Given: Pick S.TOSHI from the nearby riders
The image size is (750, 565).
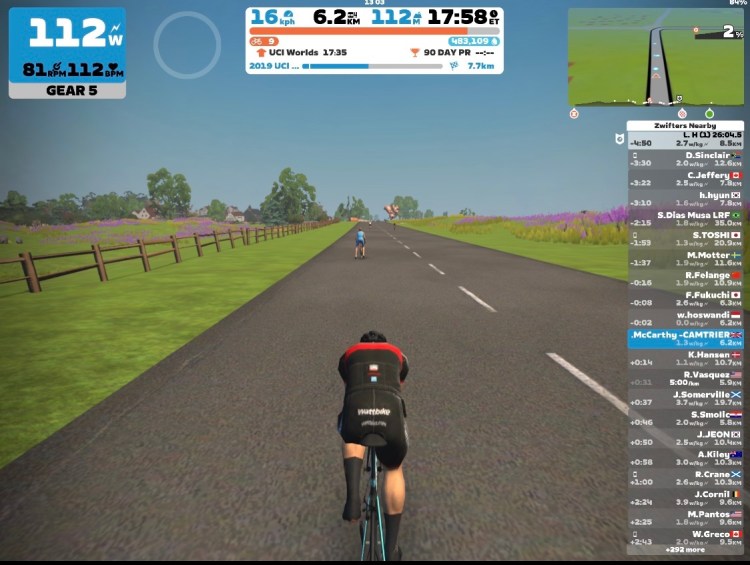Looking at the screenshot, I should 685,239.
